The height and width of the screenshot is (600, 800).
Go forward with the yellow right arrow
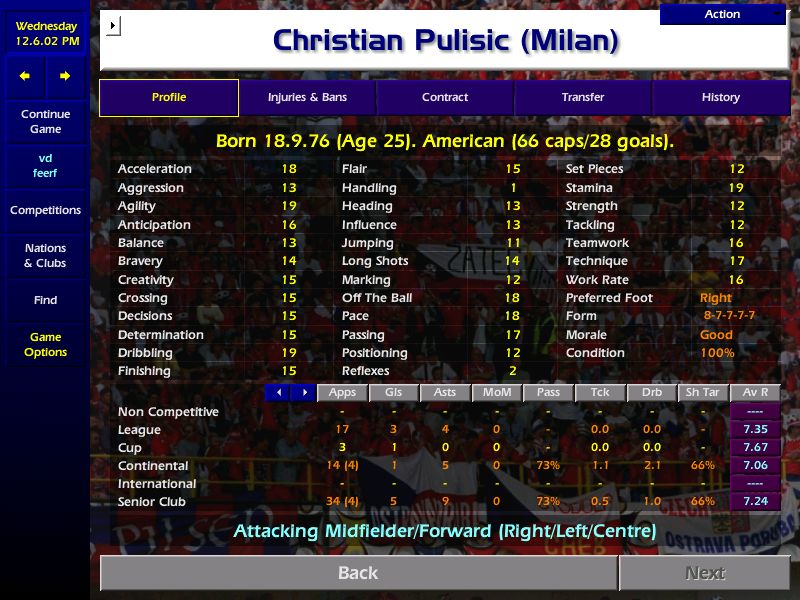click(65, 76)
